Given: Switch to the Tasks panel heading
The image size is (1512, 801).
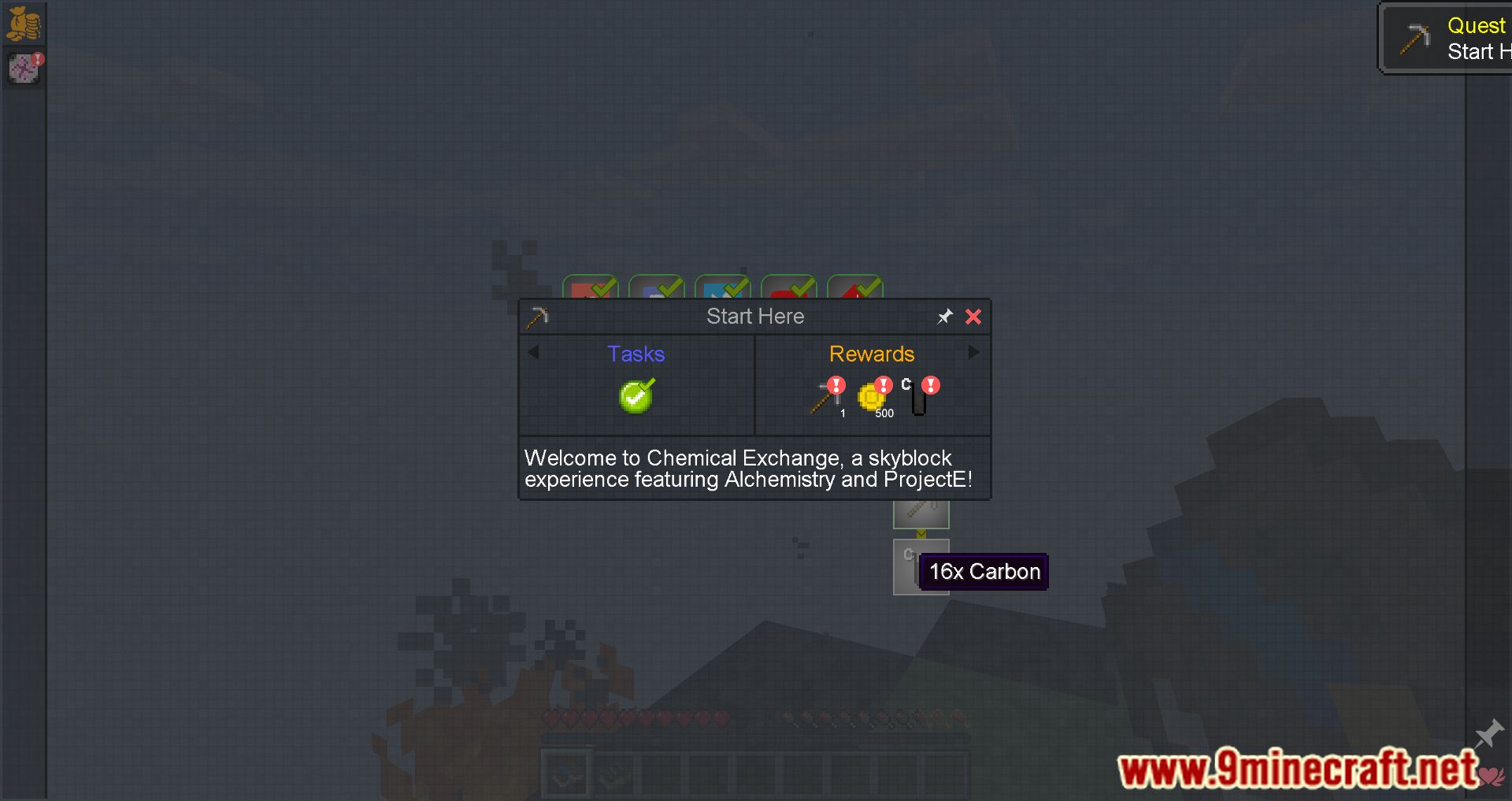Looking at the screenshot, I should click(636, 354).
